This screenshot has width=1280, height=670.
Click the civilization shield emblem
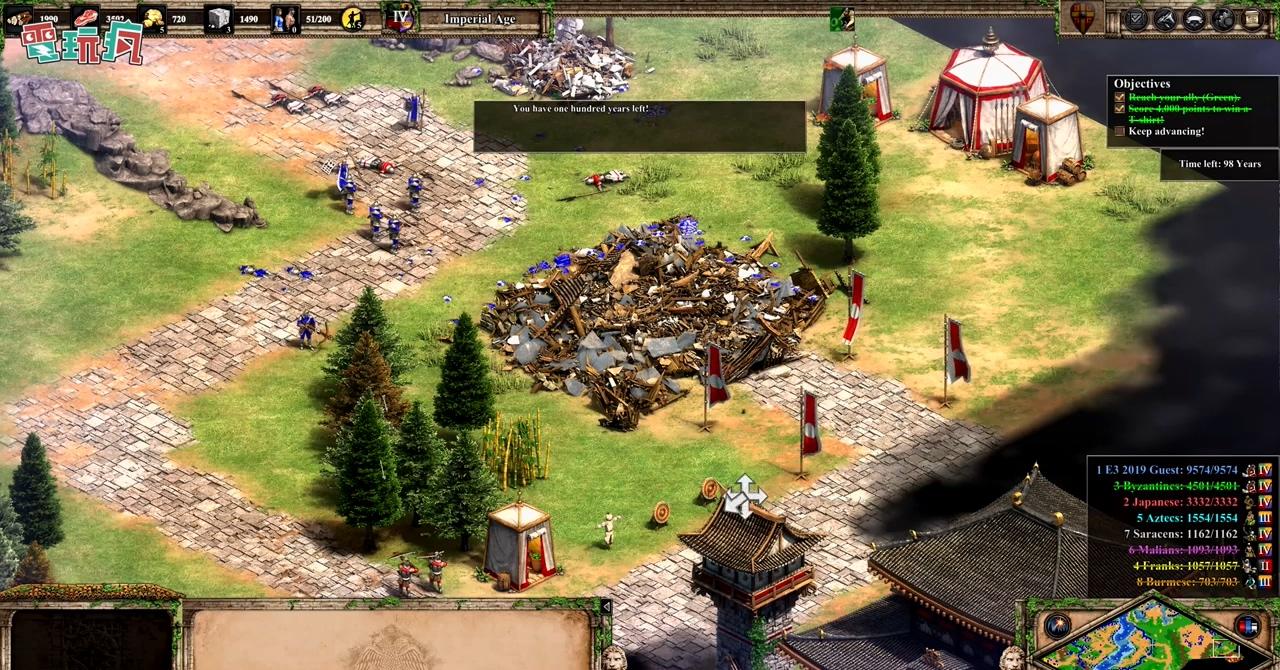[1082, 18]
